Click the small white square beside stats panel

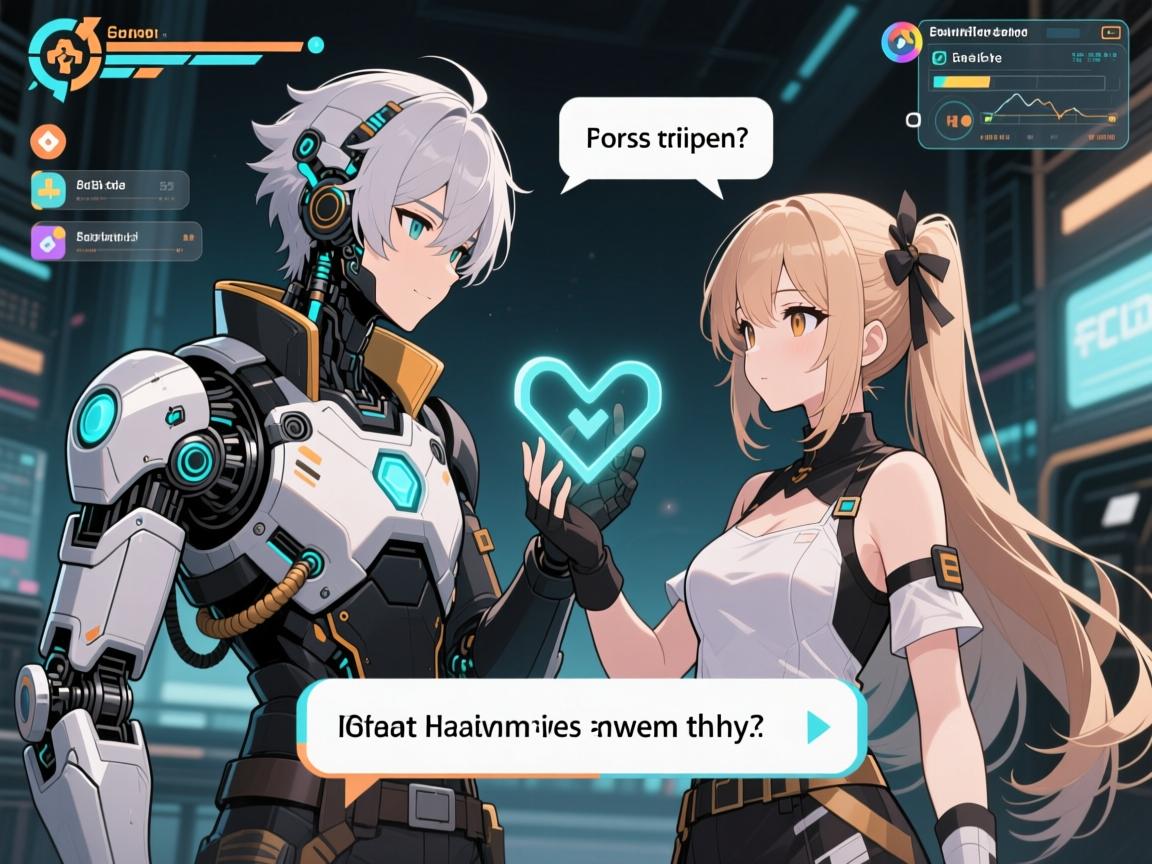pos(912,120)
